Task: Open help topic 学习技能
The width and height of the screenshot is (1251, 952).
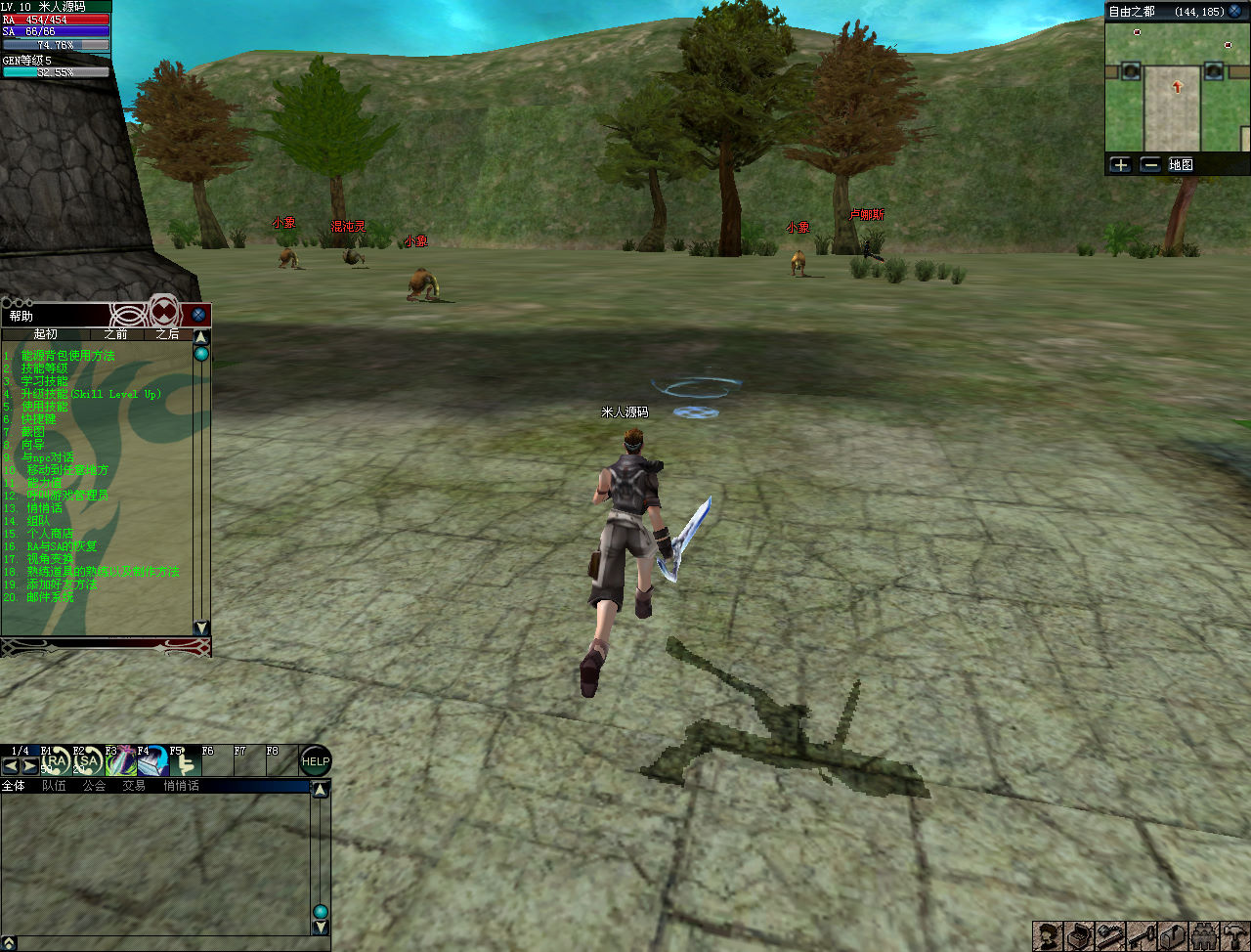Action: tap(46, 381)
